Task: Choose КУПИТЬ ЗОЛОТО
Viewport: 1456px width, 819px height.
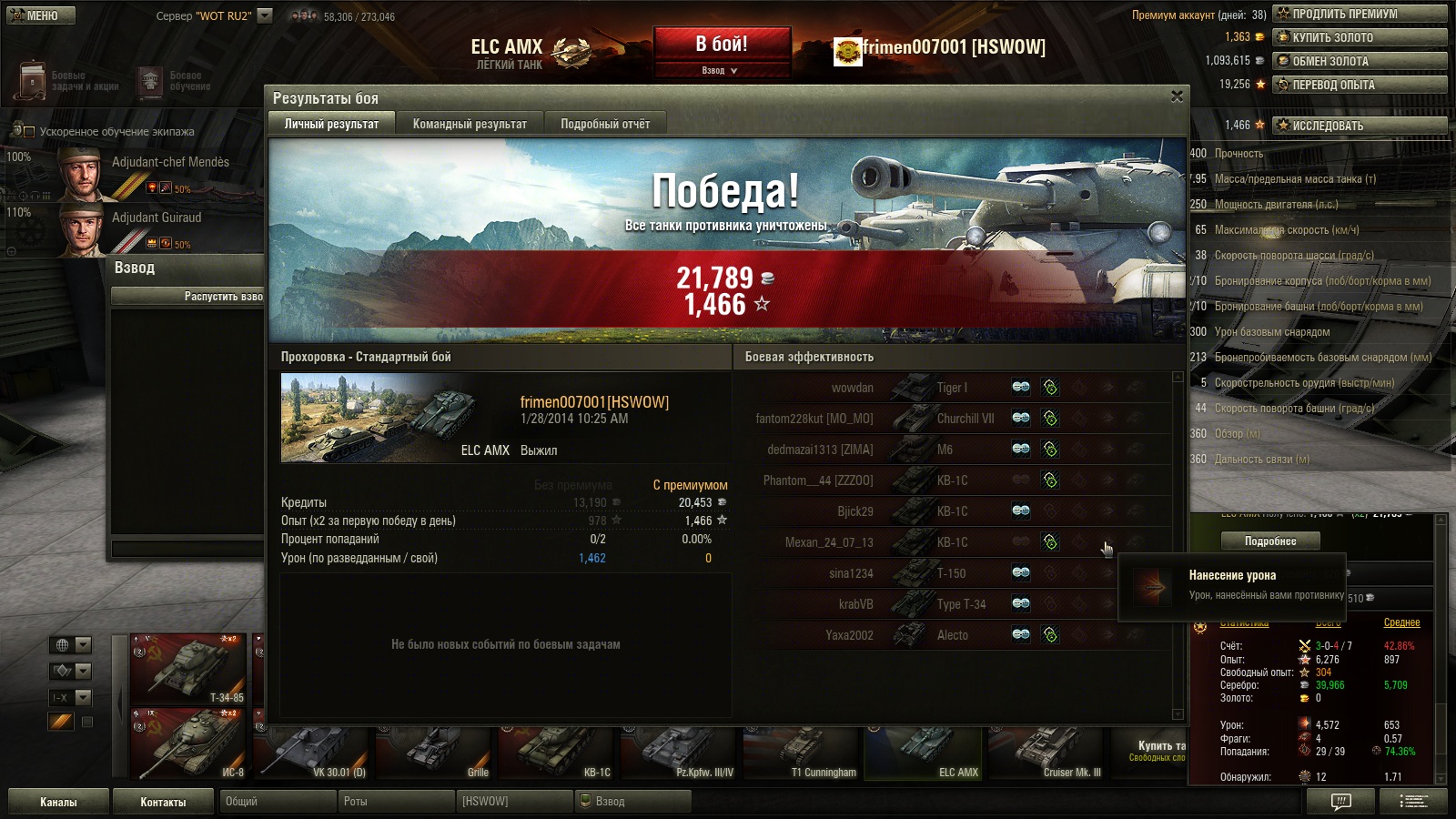Action: click(x=1360, y=37)
